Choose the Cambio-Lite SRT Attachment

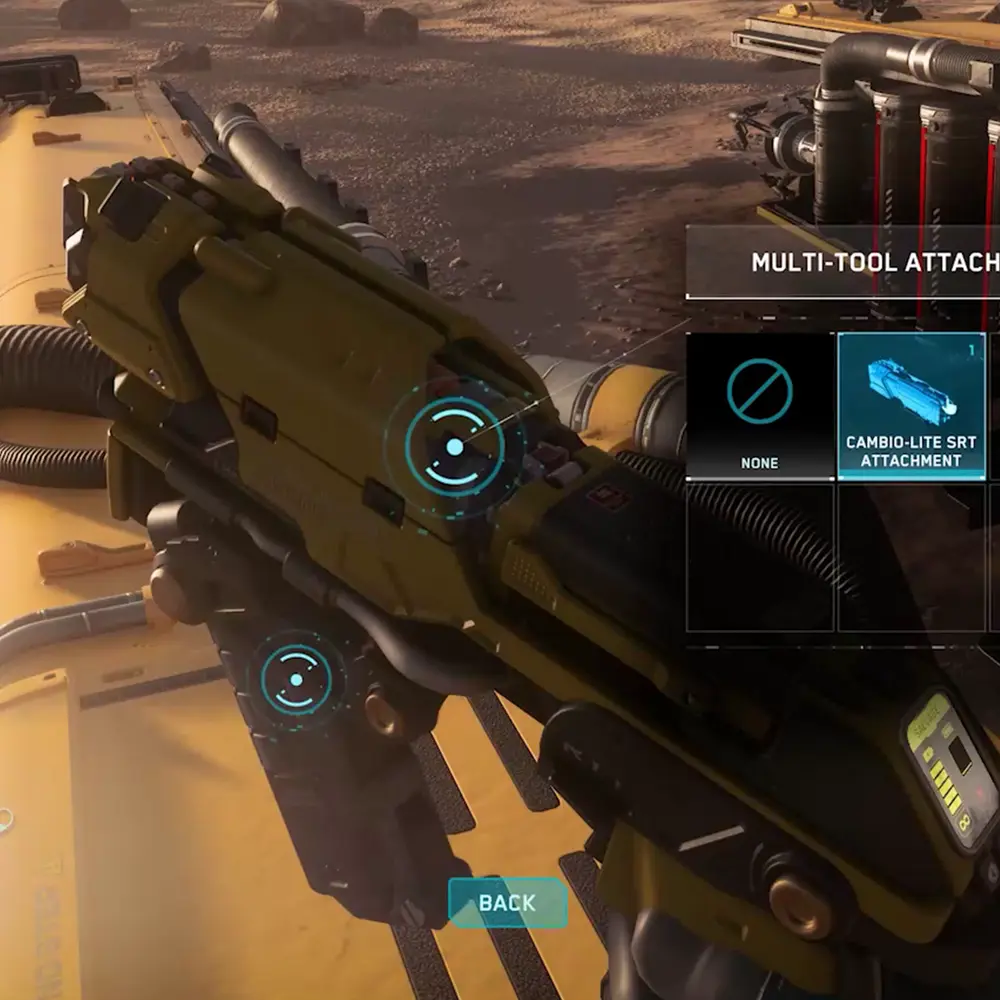[x=910, y=405]
